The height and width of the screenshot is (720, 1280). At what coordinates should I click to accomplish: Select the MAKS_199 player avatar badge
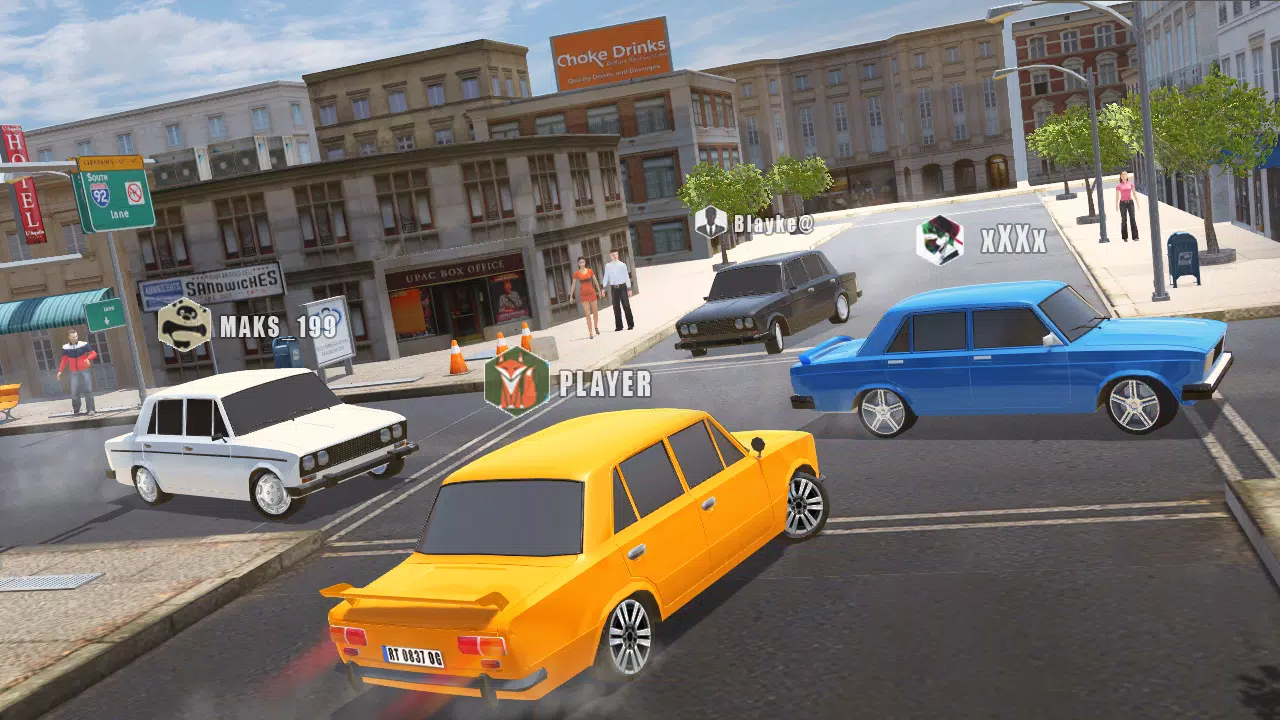(x=184, y=325)
